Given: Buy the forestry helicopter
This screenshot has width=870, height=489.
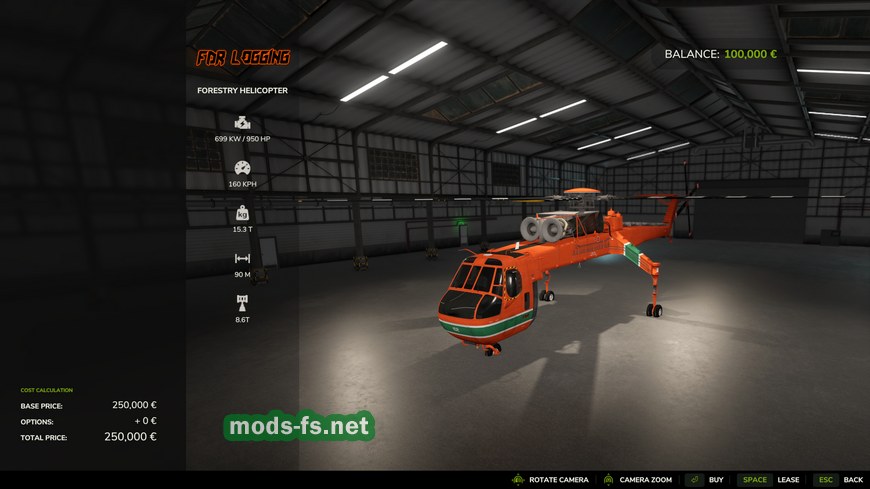Looking at the screenshot, I should [x=706, y=480].
